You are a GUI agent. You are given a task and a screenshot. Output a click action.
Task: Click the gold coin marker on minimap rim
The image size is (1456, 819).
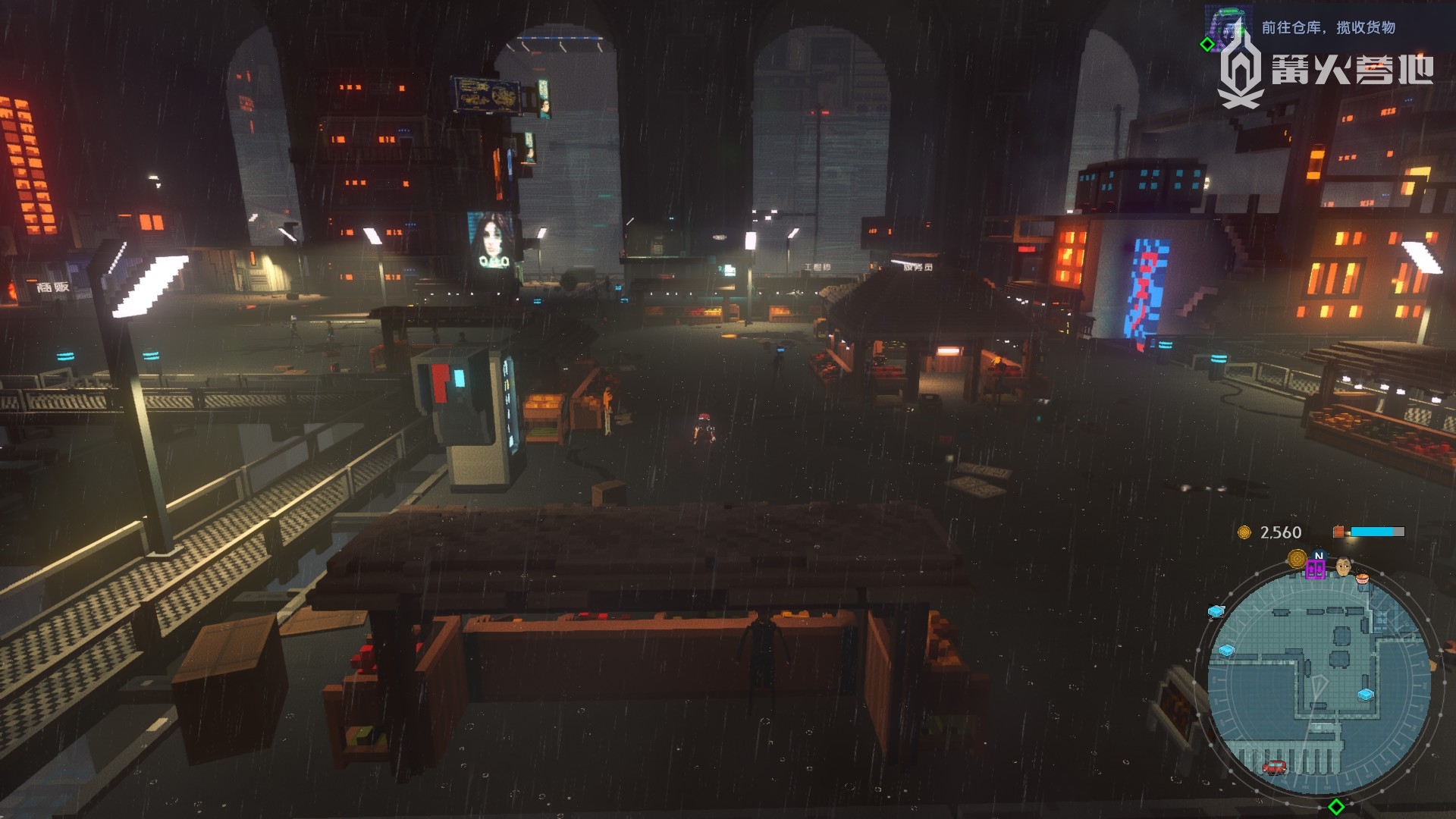pos(1297,560)
